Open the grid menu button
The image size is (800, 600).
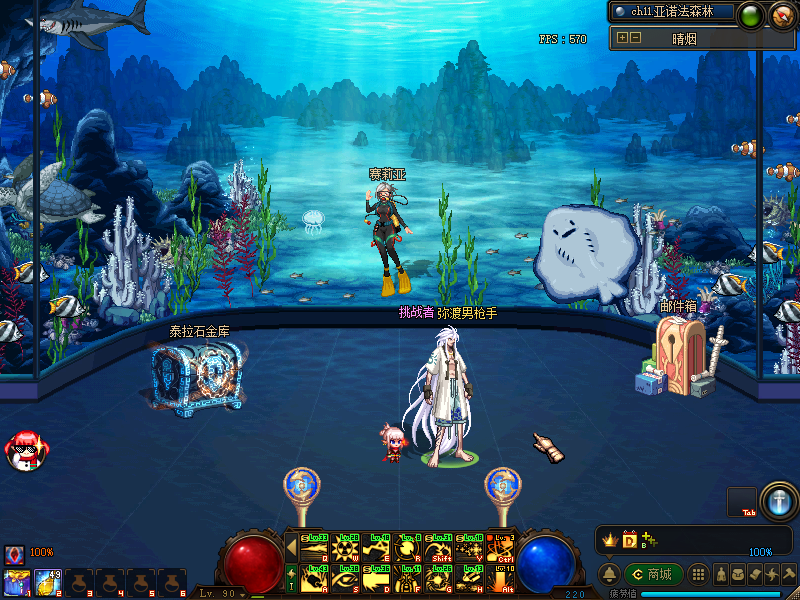[699, 575]
